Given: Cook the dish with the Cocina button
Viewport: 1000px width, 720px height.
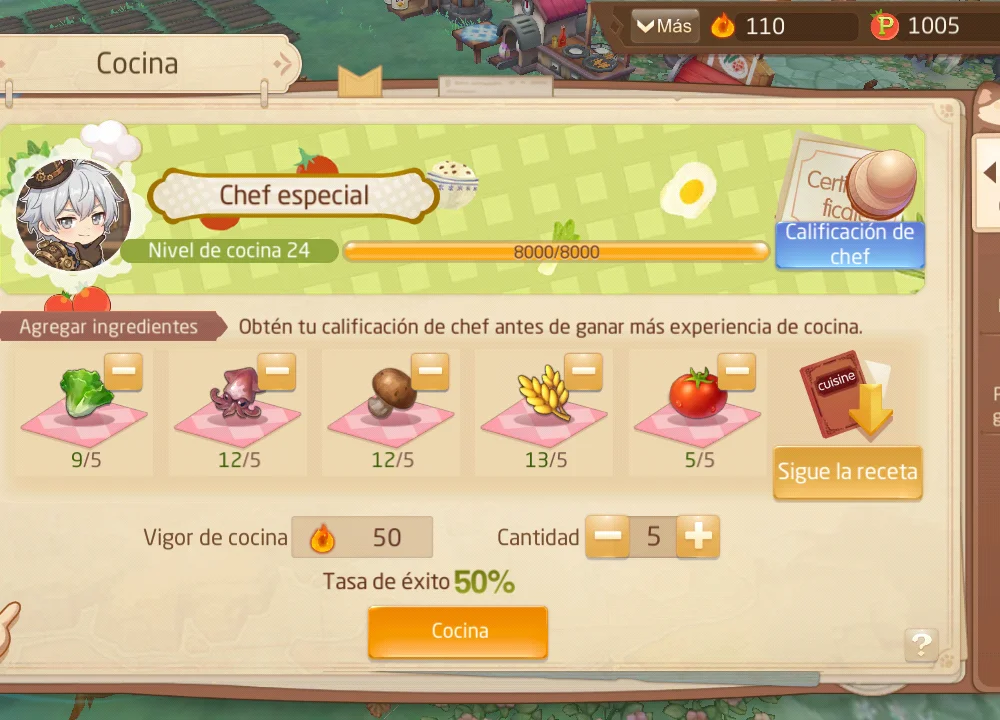Looking at the screenshot, I should click(x=458, y=631).
